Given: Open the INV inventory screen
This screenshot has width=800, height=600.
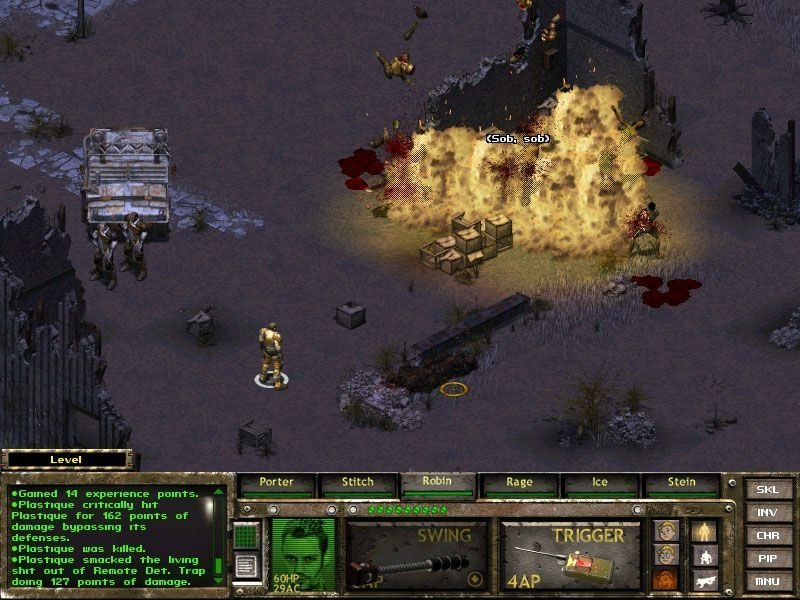Looking at the screenshot, I should [768, 513].
